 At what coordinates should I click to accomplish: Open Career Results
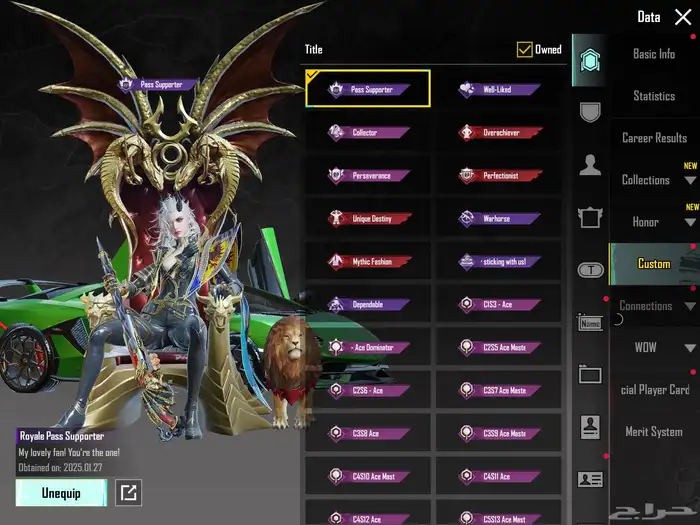(654, 138)
